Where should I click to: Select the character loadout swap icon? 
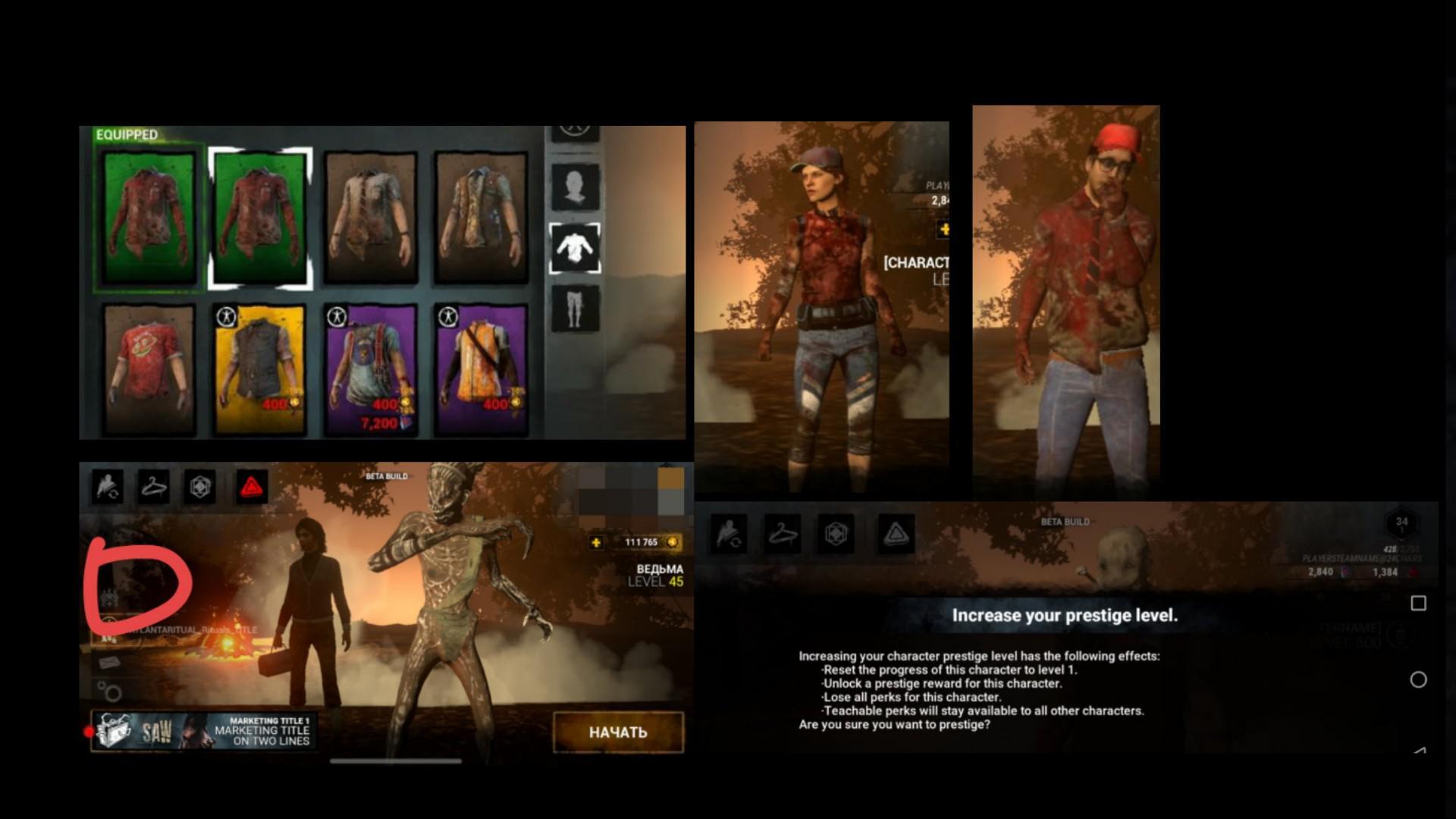[107, 488]
